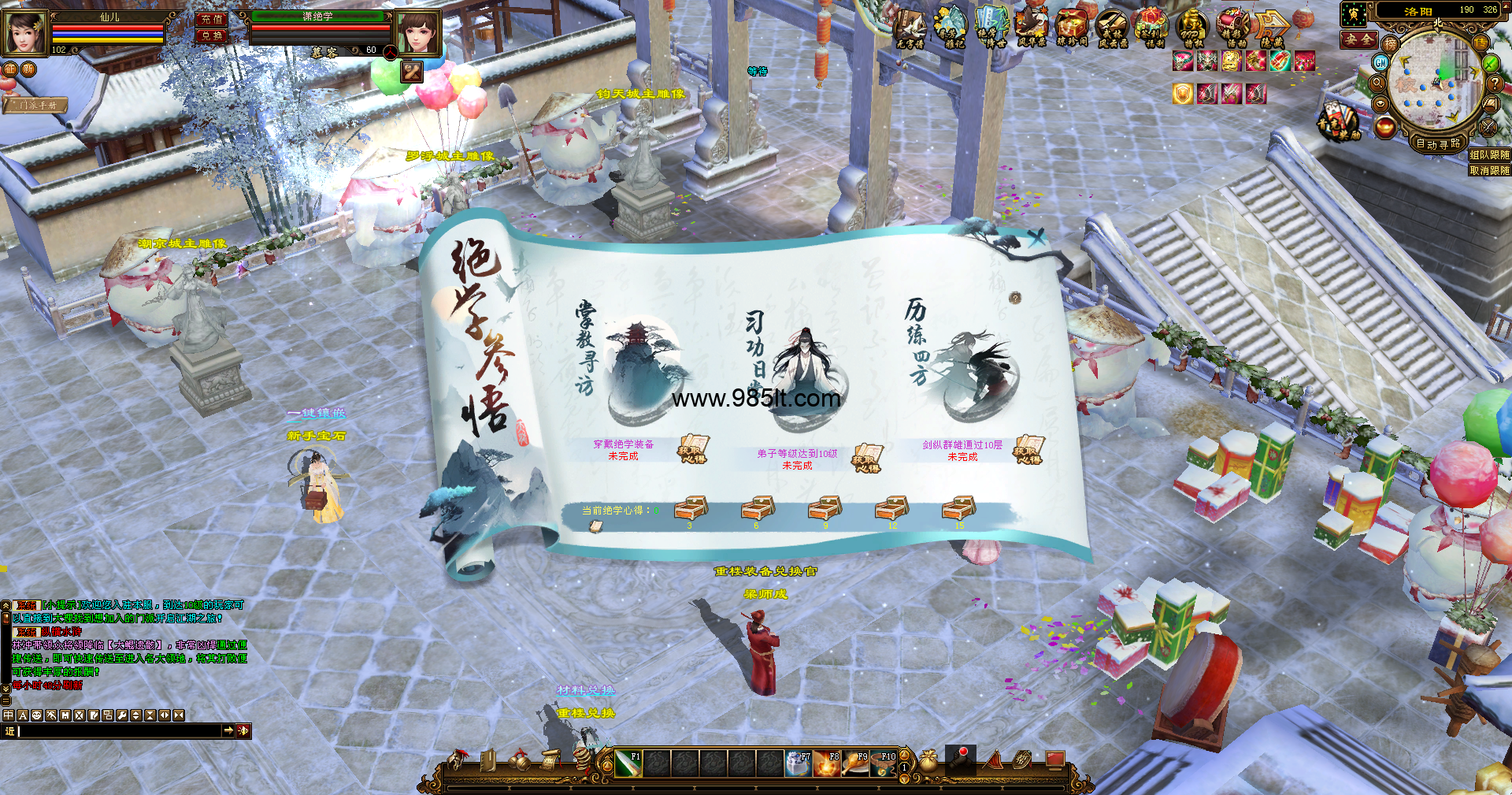Screen dimensions: 1512x795
Task: Open the 兑换 exchange button
Action: point(211,36)
